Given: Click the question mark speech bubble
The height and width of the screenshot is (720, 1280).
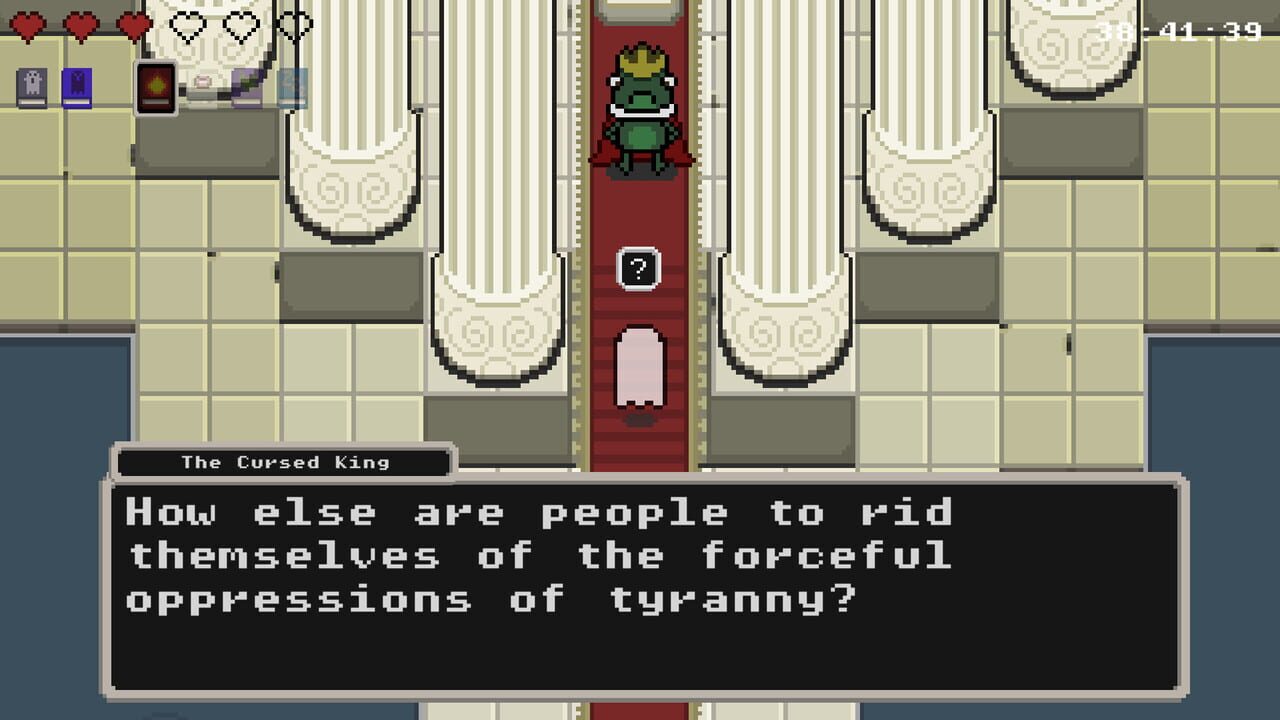Looking at the screenshot, I should pyautogui.click(x=637, y=268).
